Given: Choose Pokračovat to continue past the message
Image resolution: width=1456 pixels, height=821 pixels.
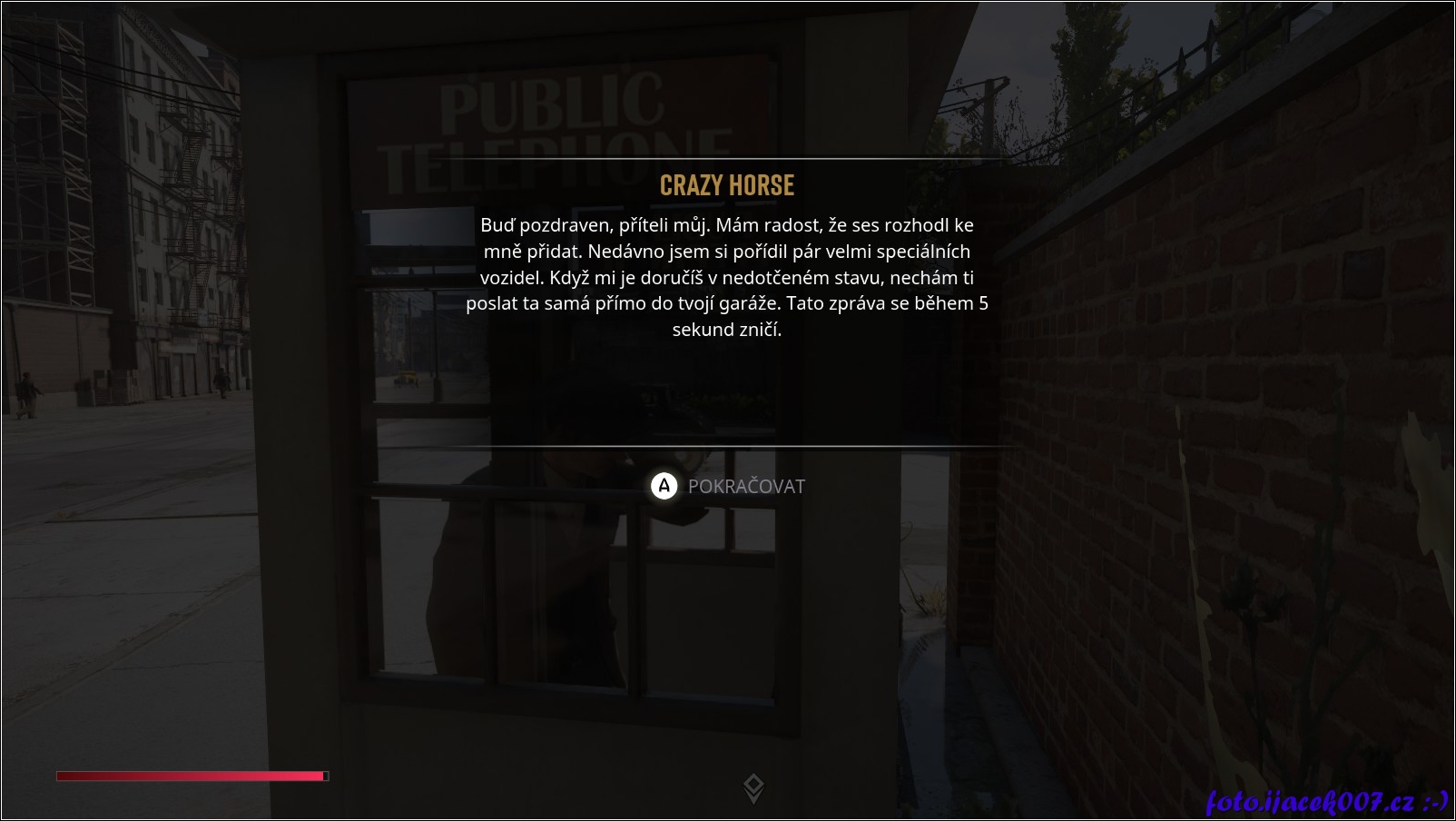Looking at the screenshot, I should coord(728,487).
